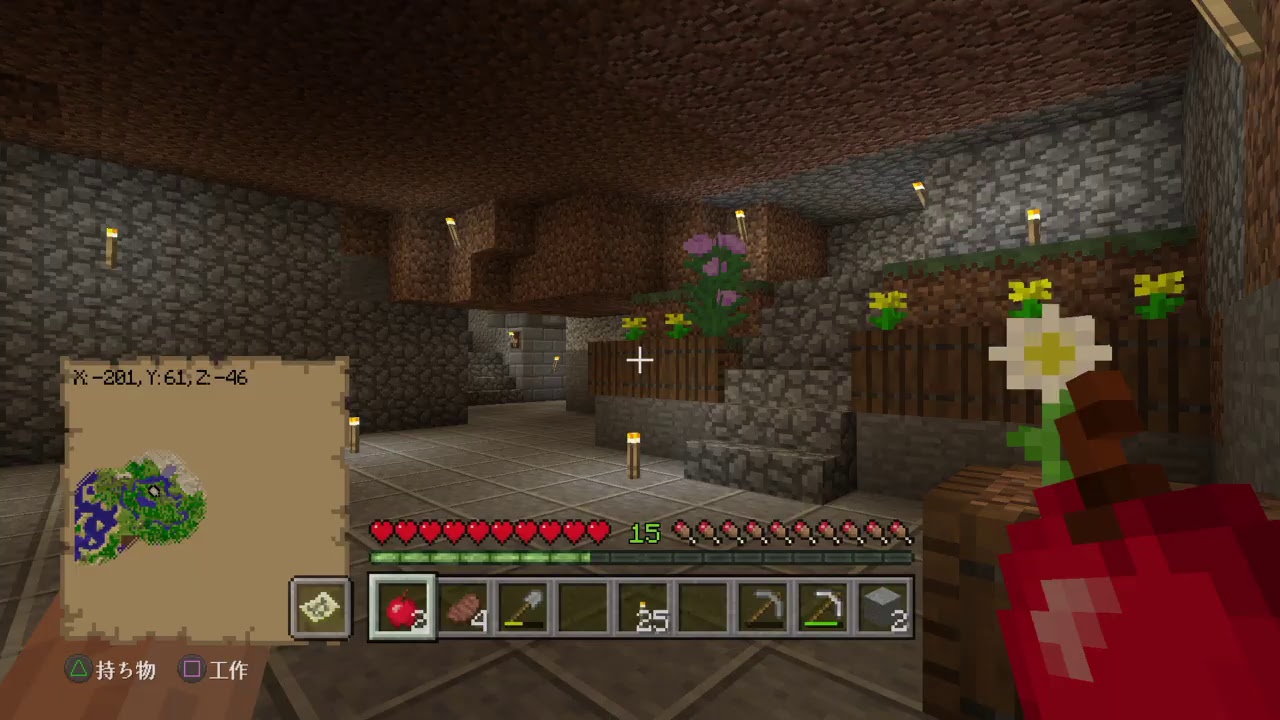The width and height of the screenshot is (1280, 720).
Task: Click the crosshair at screen center
Action: click(638, 360)
